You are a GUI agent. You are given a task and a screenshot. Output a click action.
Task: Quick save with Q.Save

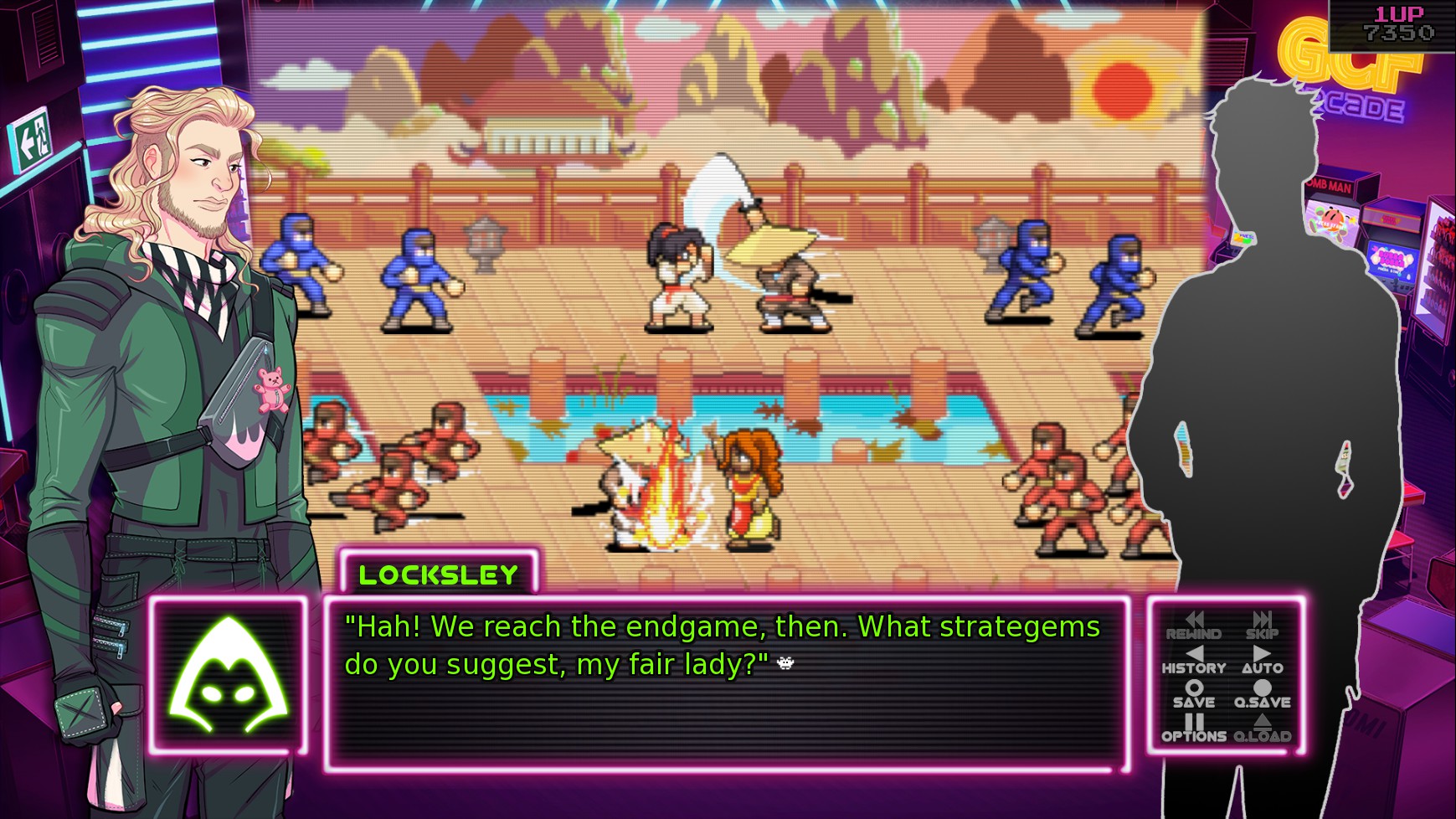(x=1262, y=694)
